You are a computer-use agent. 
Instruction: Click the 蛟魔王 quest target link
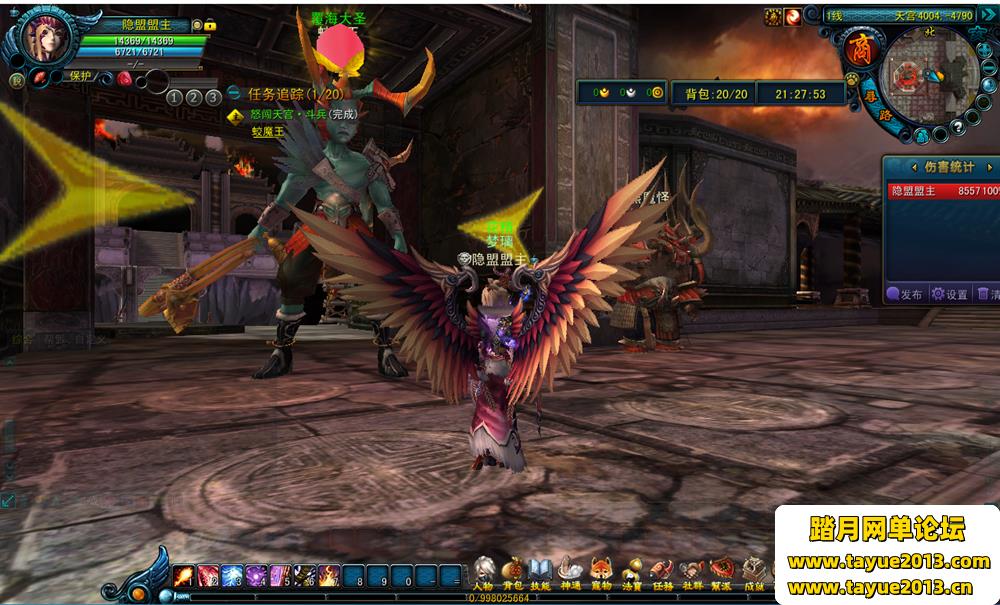(x=268, y=131)
